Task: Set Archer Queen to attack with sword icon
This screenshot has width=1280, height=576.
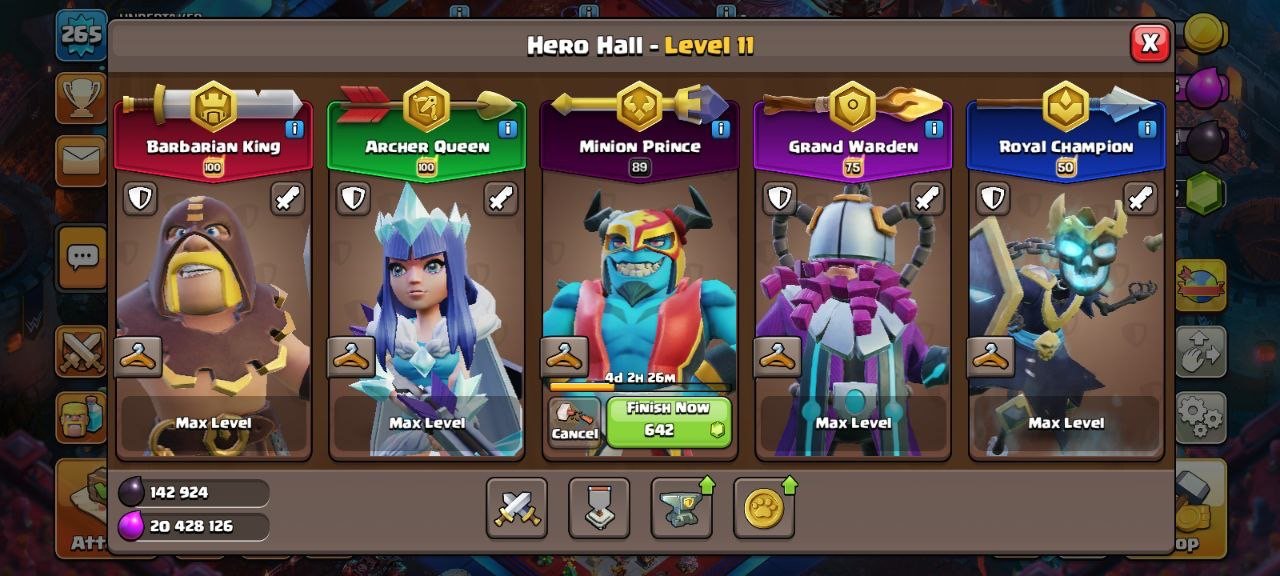Action: point(501,198)
